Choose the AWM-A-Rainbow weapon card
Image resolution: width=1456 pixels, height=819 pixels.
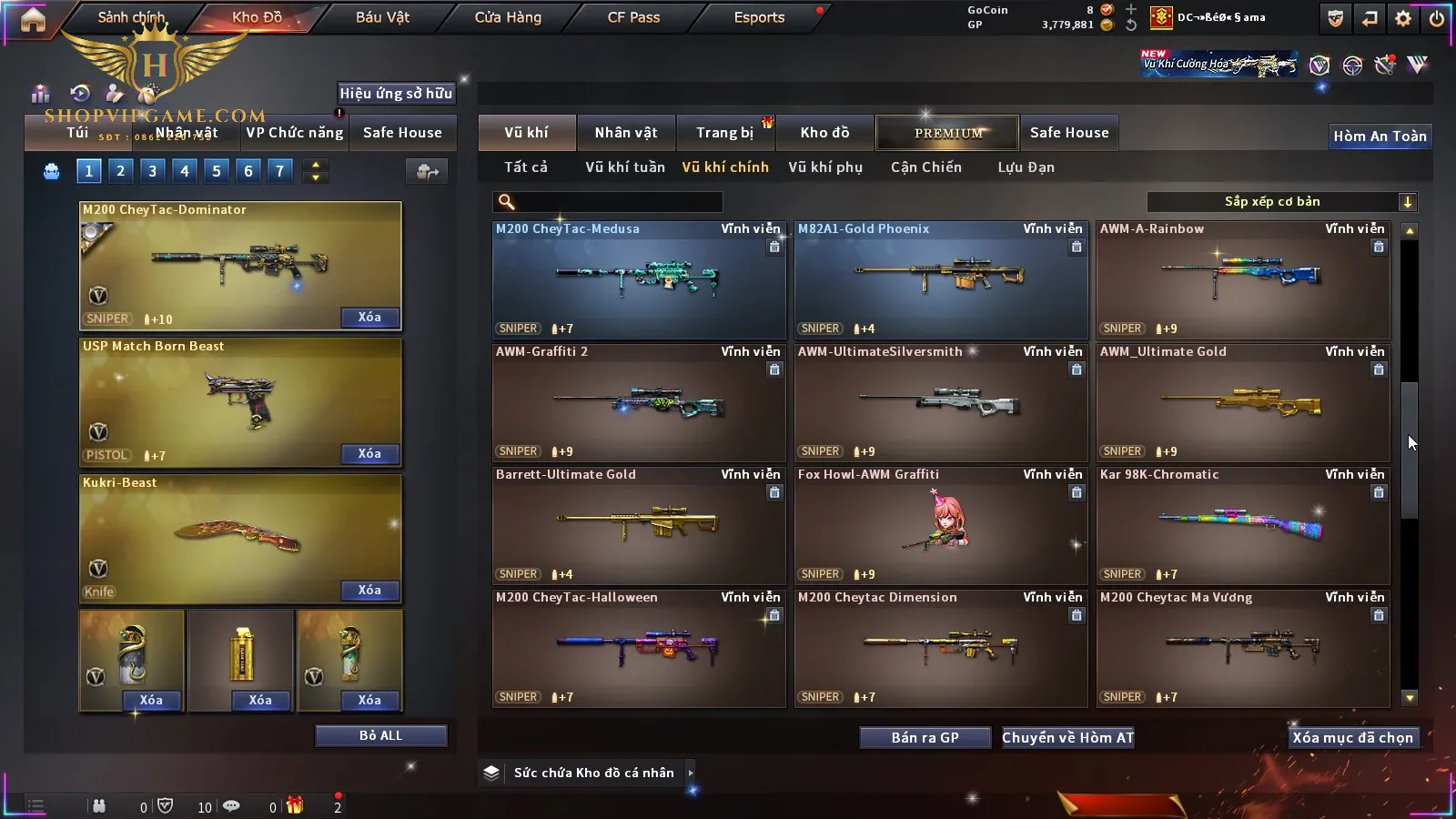[1243, 280]
